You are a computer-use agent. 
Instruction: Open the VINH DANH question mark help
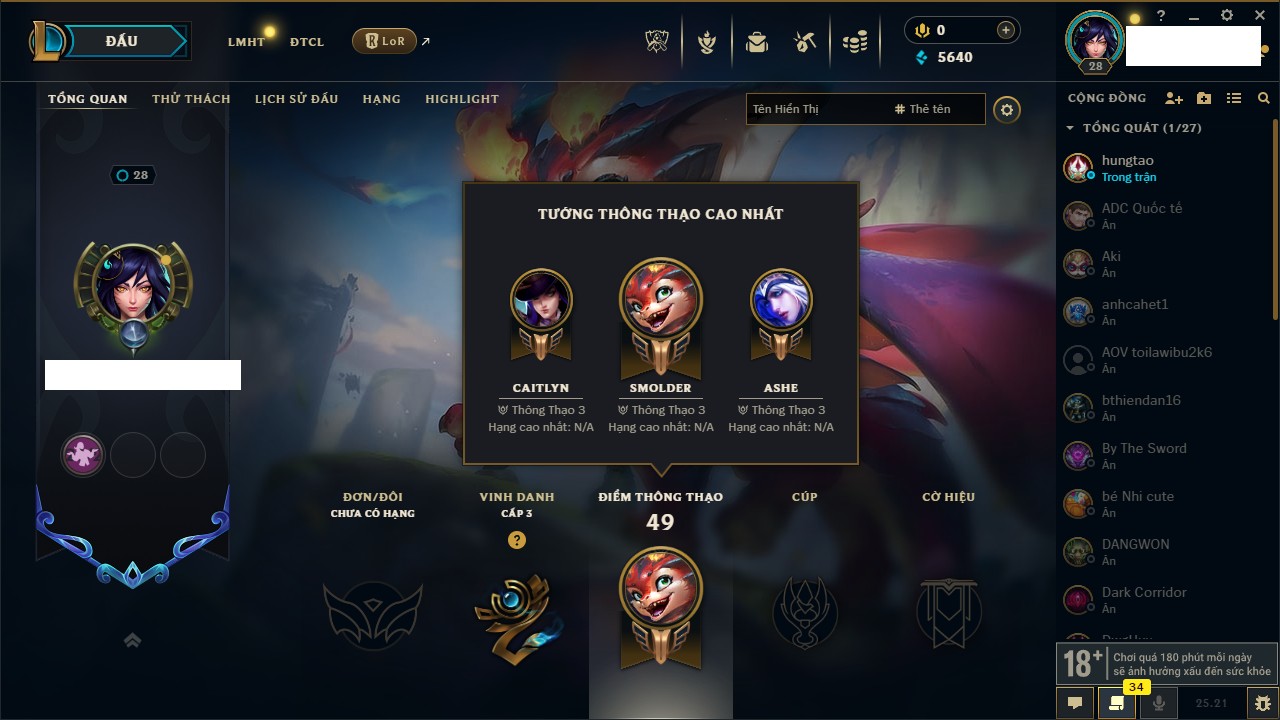tap(516, 540)
